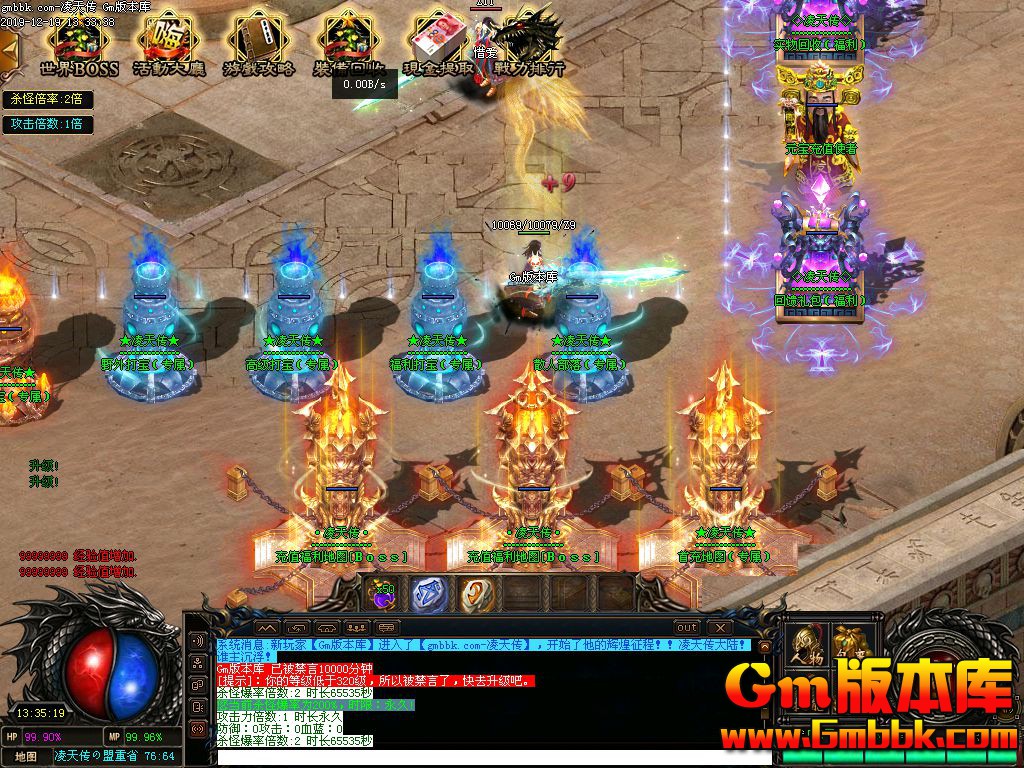Open the 世界BOSS menu
This screenshot has height=768, width=1024.
point(79,45)
